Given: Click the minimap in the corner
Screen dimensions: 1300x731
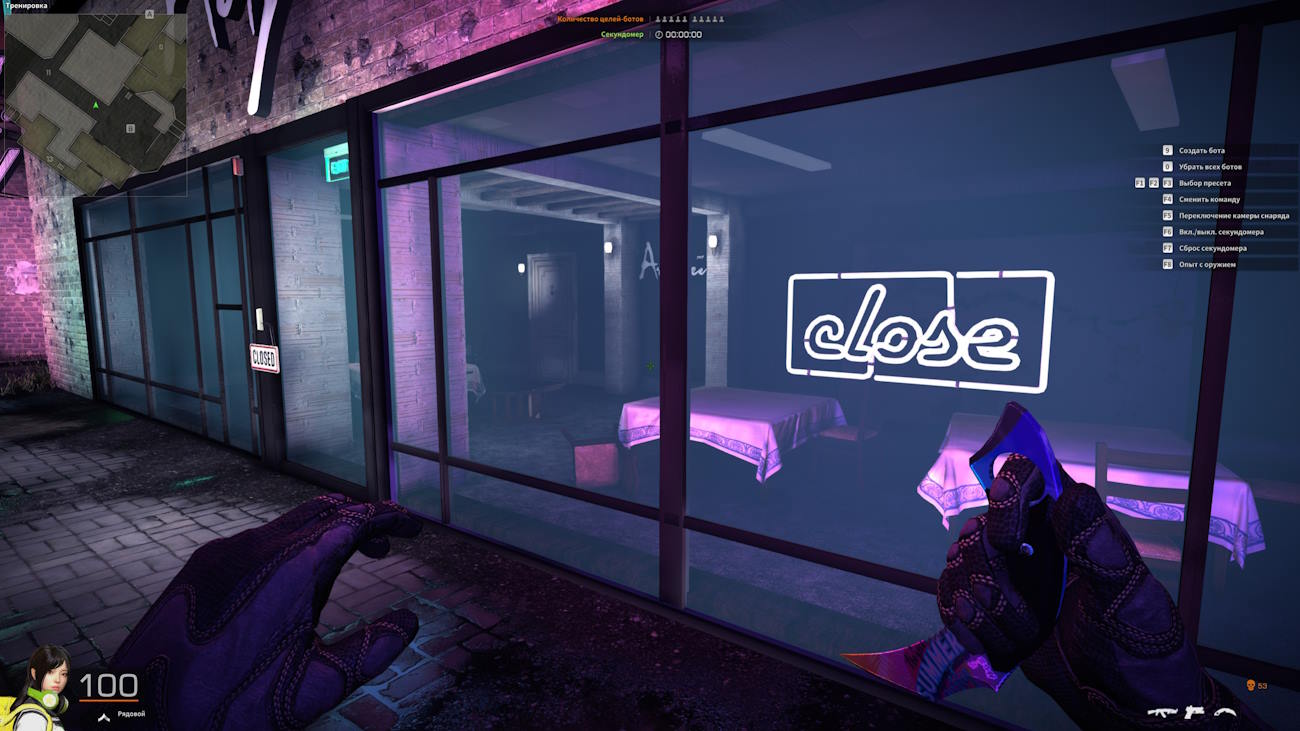Looking at the screenshot, I should pos(95,103).
